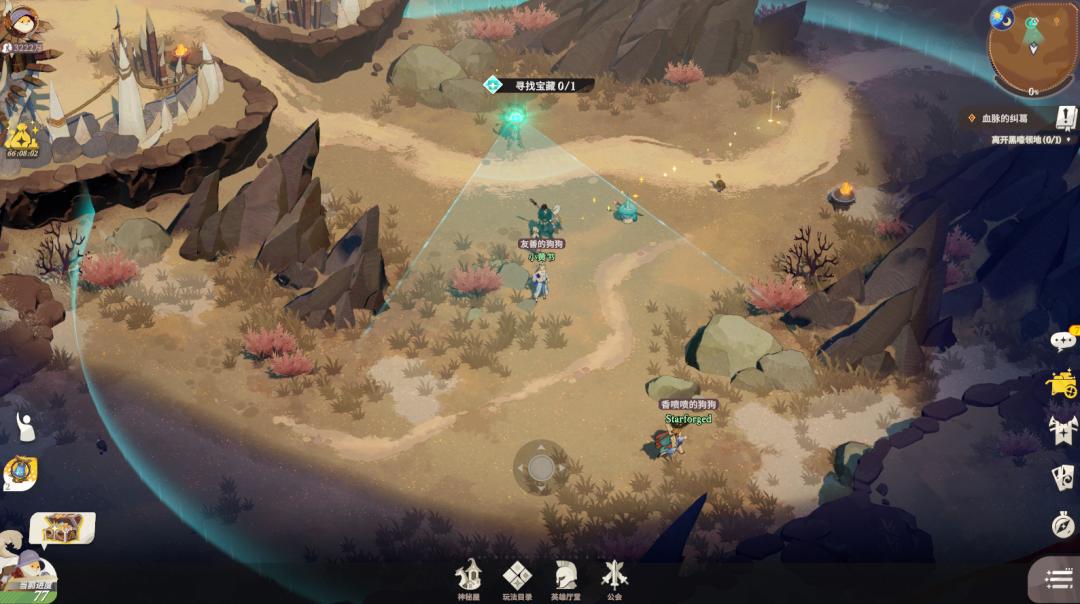Open the armor equipment icon
This screenshot has height=604, width=1080.
(x=1062, y=430)
